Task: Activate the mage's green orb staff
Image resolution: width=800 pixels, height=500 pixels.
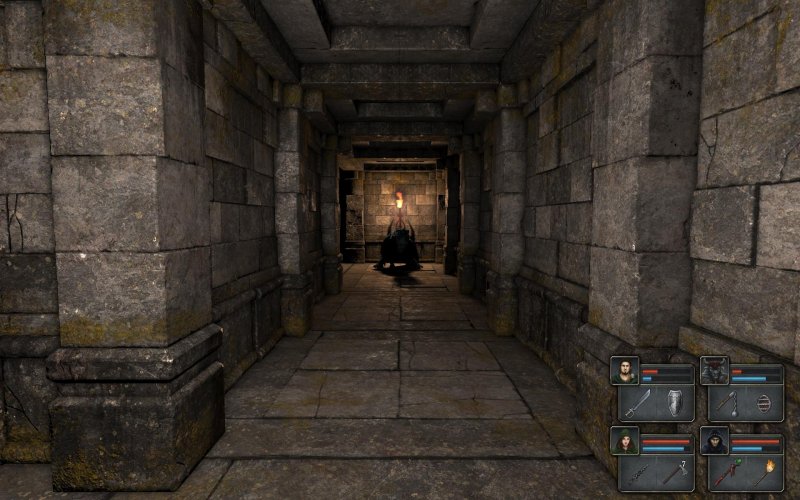Action: (727, 472)
